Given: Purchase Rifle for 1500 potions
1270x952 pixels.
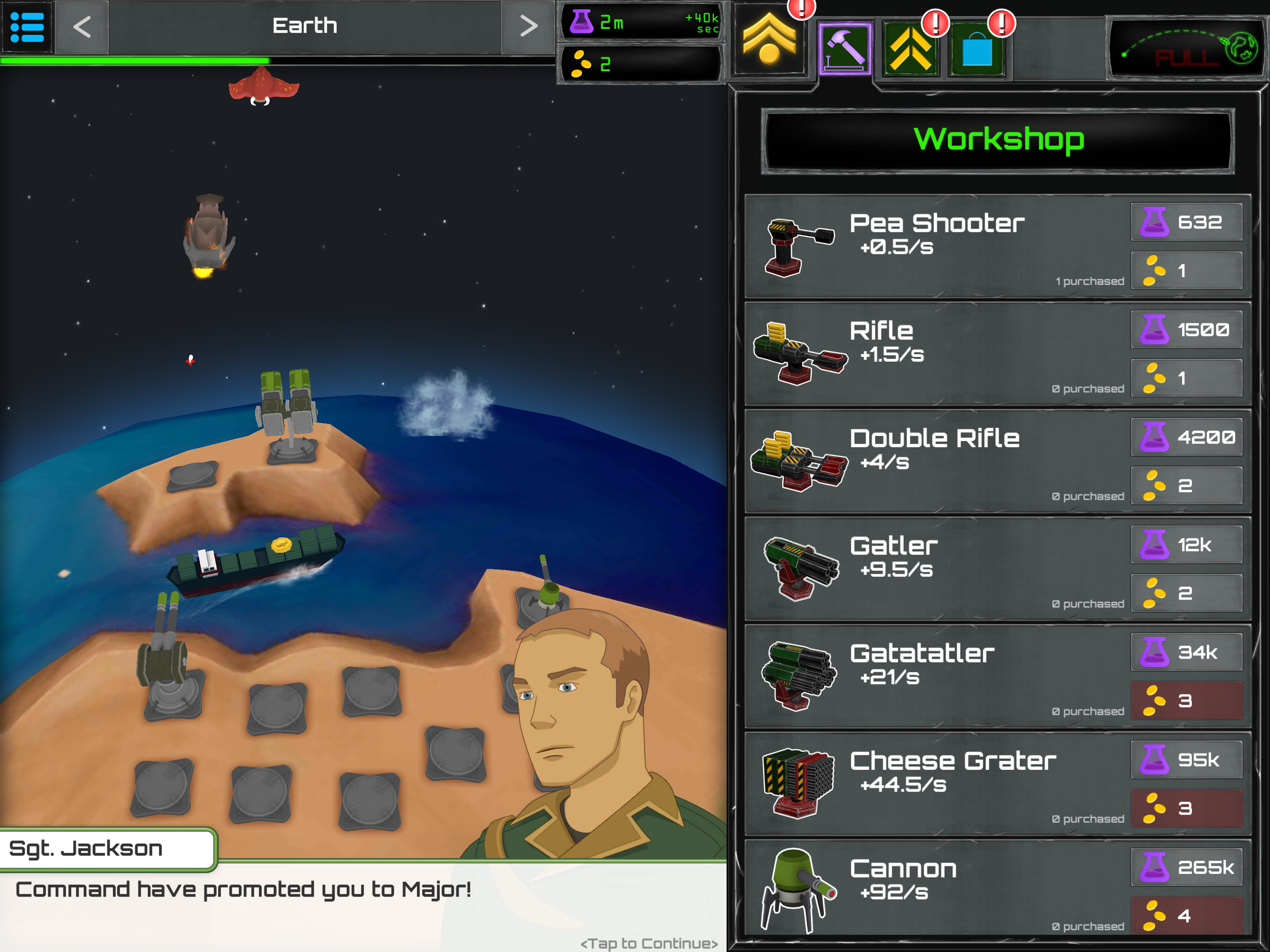Looking at the screenshot, I should coord(1186,330).
